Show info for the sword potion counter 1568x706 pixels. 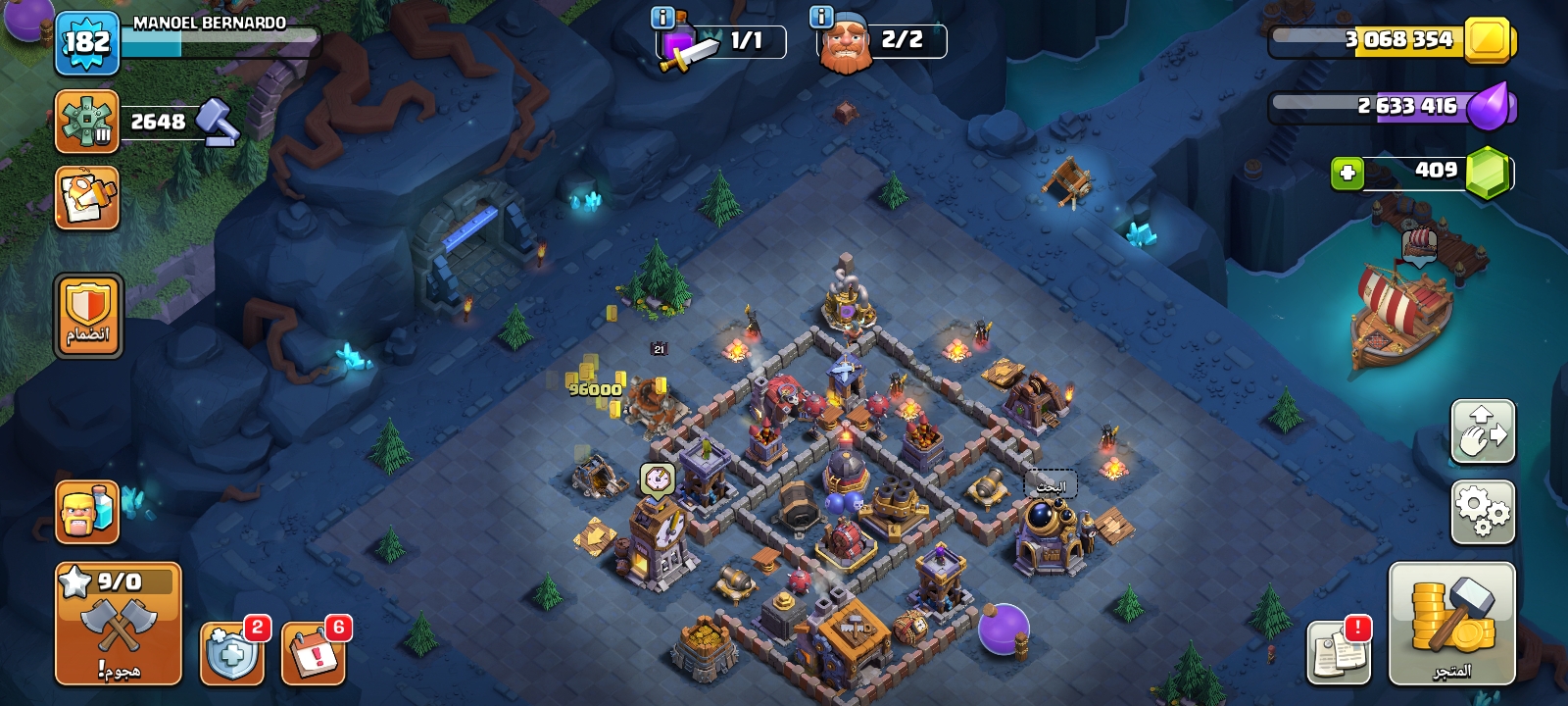click(x=662, y=17)
